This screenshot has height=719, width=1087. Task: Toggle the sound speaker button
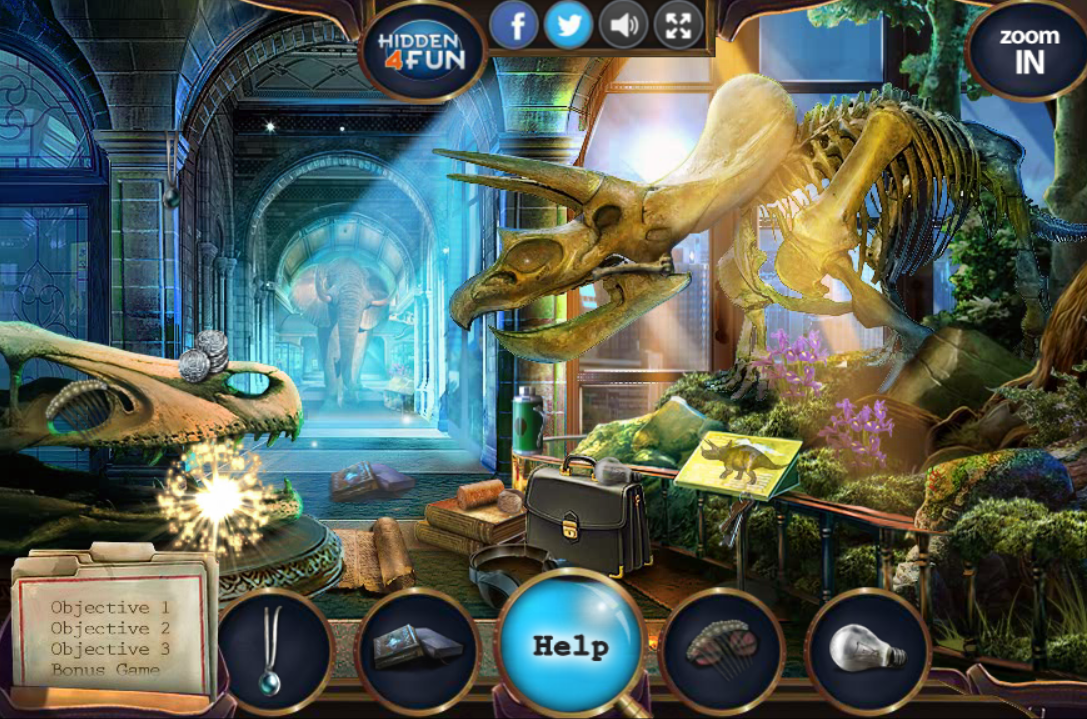coord(623,26)
